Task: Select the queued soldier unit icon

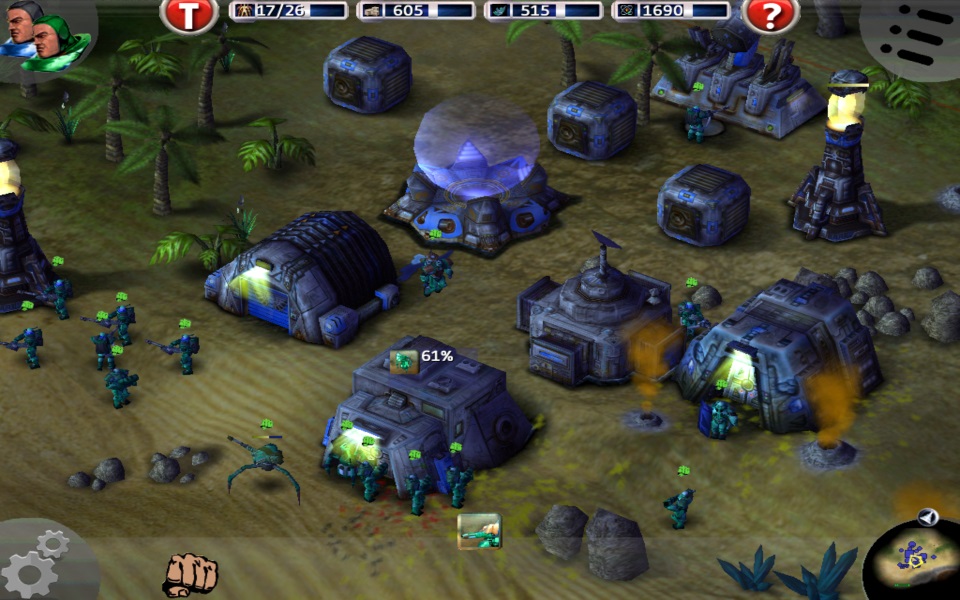Action: click(x=479, y=531)
